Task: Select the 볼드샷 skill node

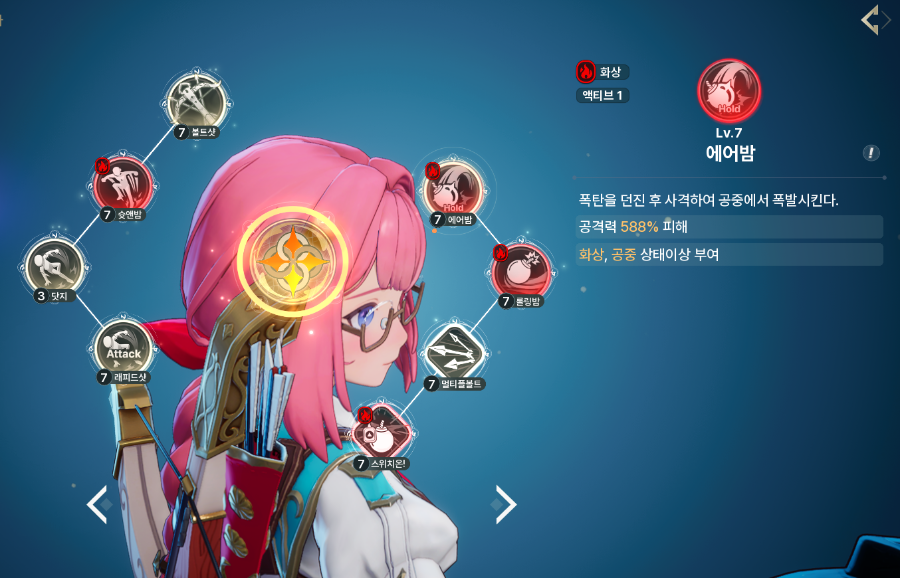Action: [x=197, y=101]
